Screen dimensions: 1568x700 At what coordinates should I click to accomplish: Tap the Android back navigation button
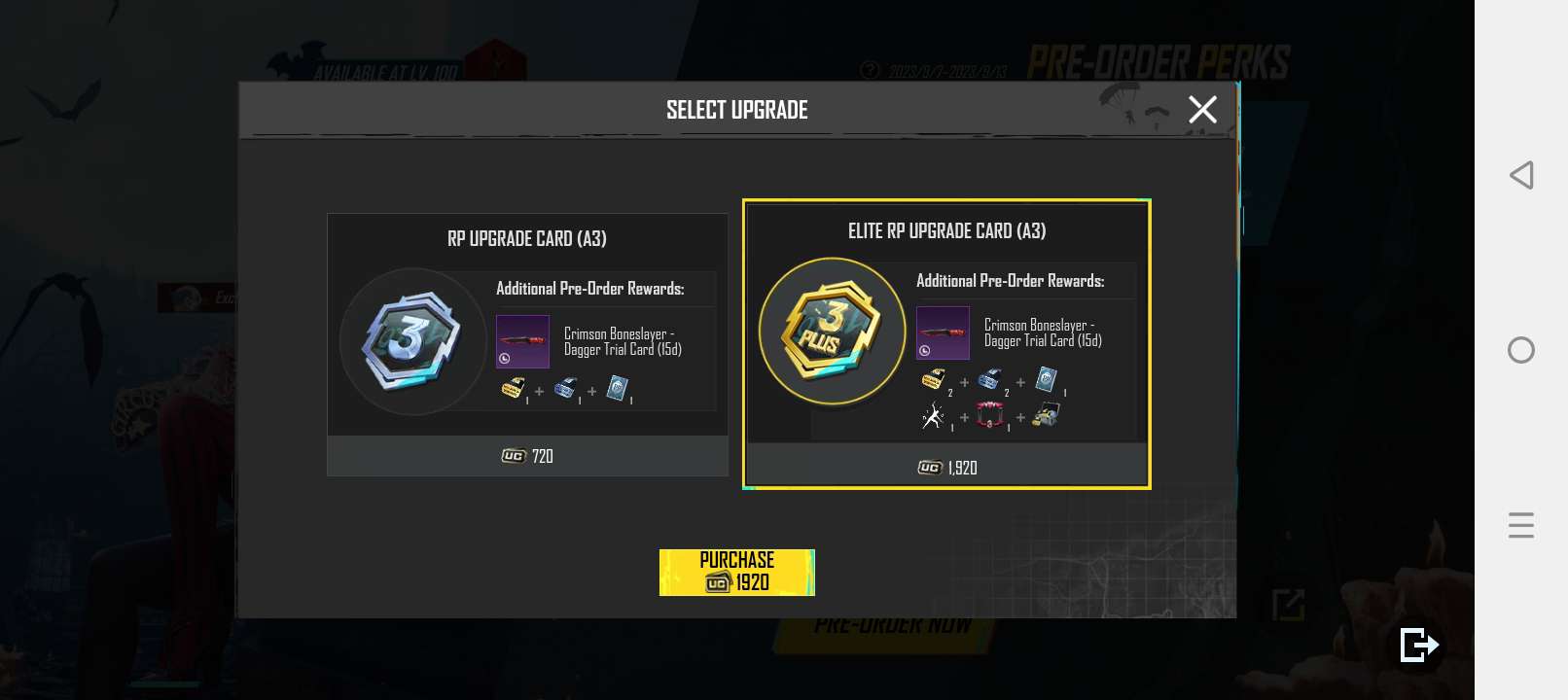coord(1518,177)
